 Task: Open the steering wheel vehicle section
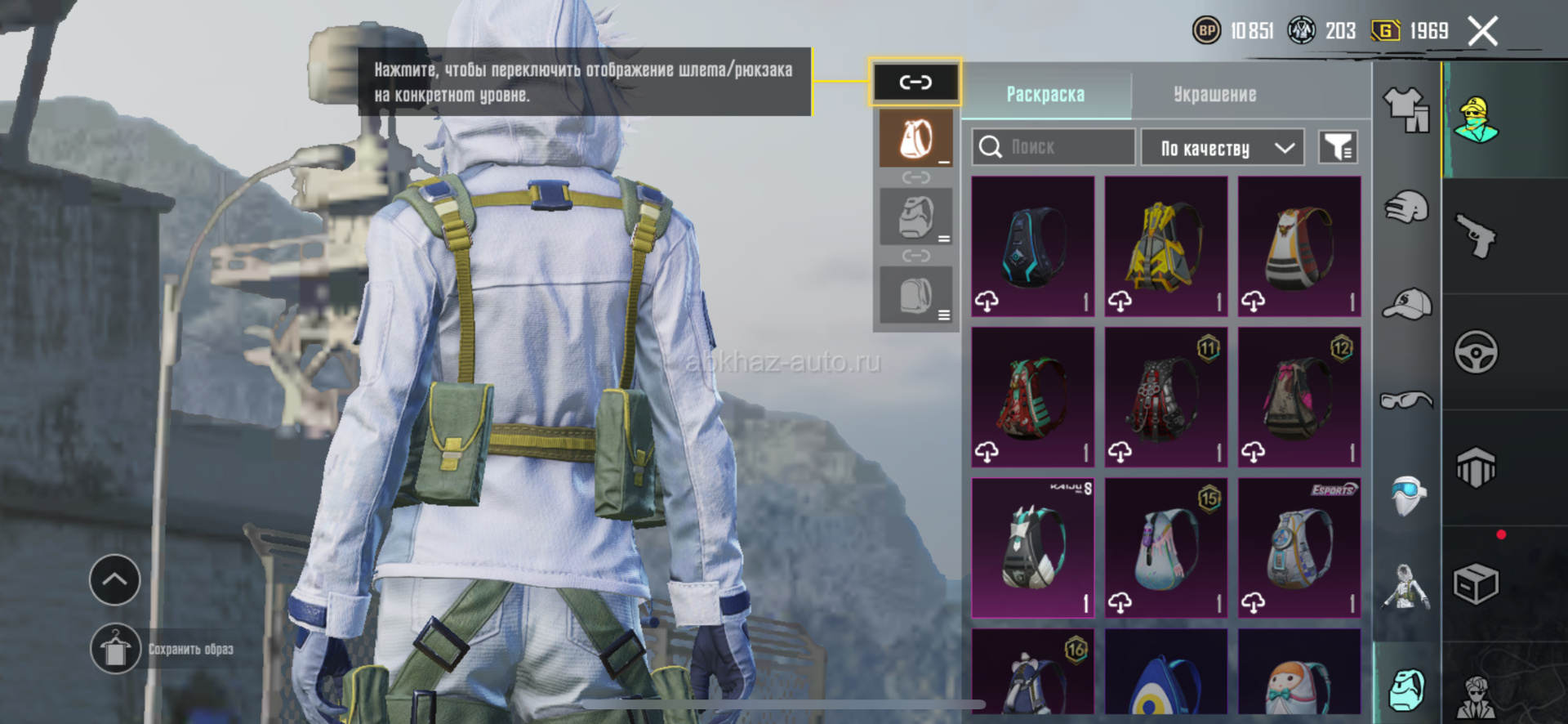(1476, 353)
